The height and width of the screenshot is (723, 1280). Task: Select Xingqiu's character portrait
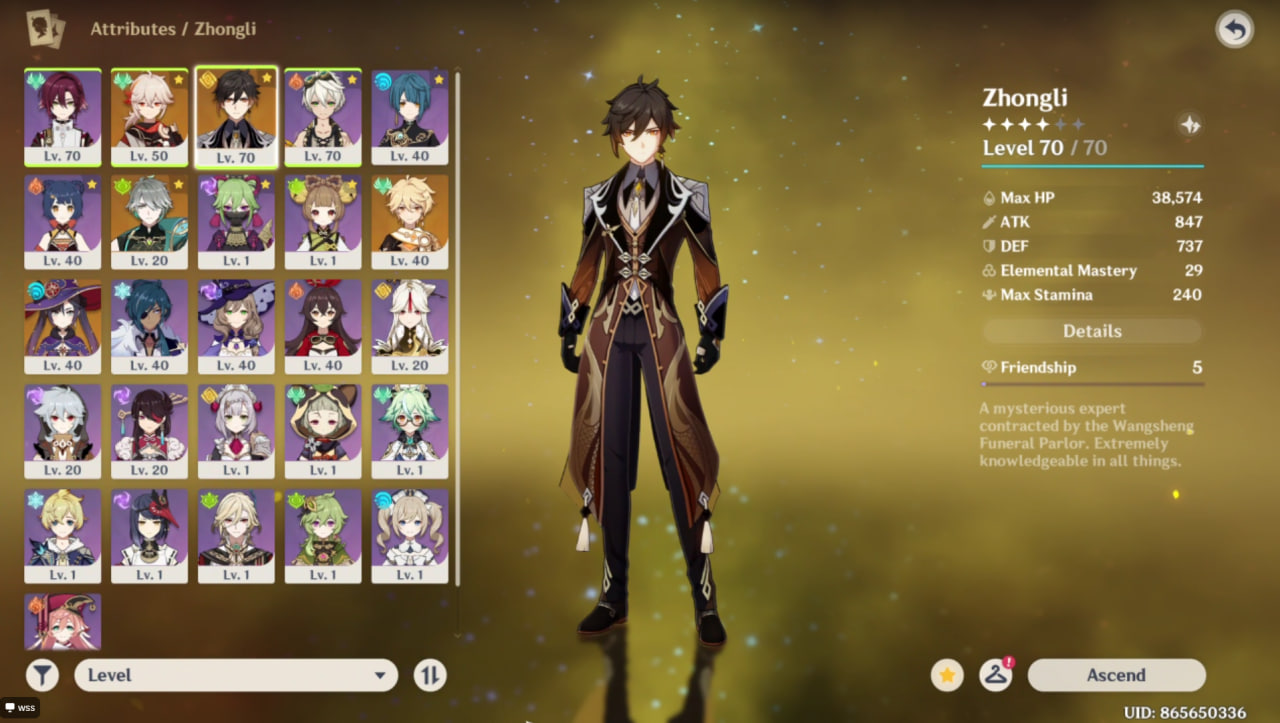point(409,115)
